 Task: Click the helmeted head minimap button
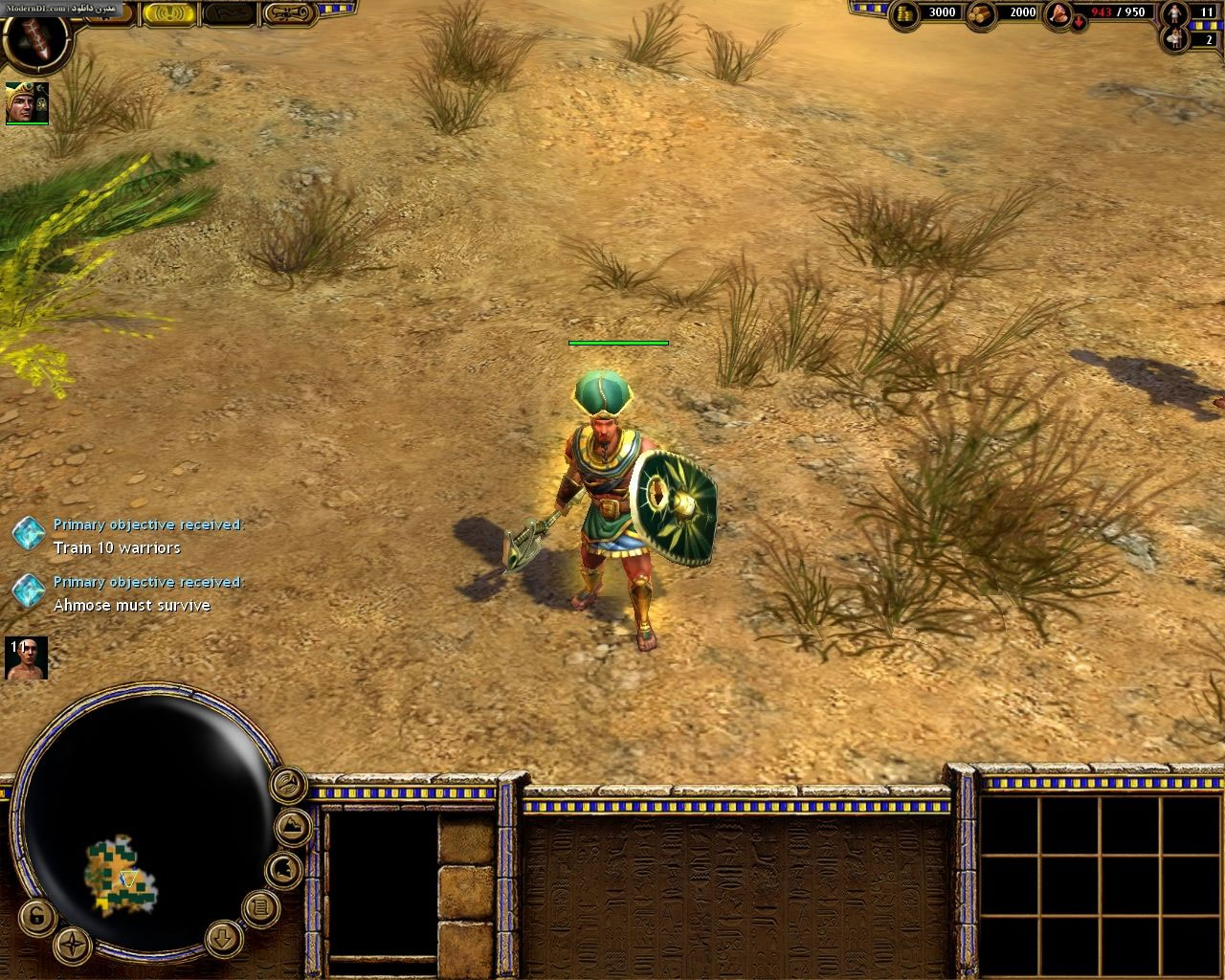point(284,870)
